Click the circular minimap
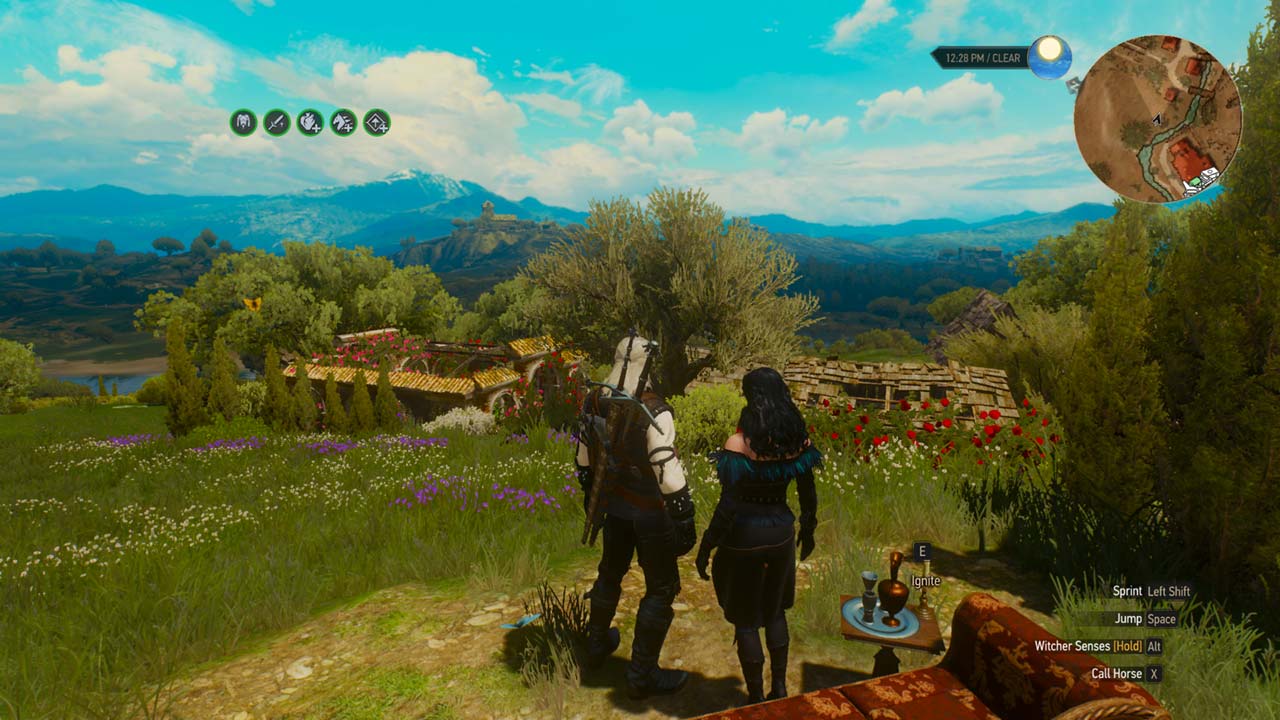This screenshot has height=720, width=1280. tap(1157, 119)
